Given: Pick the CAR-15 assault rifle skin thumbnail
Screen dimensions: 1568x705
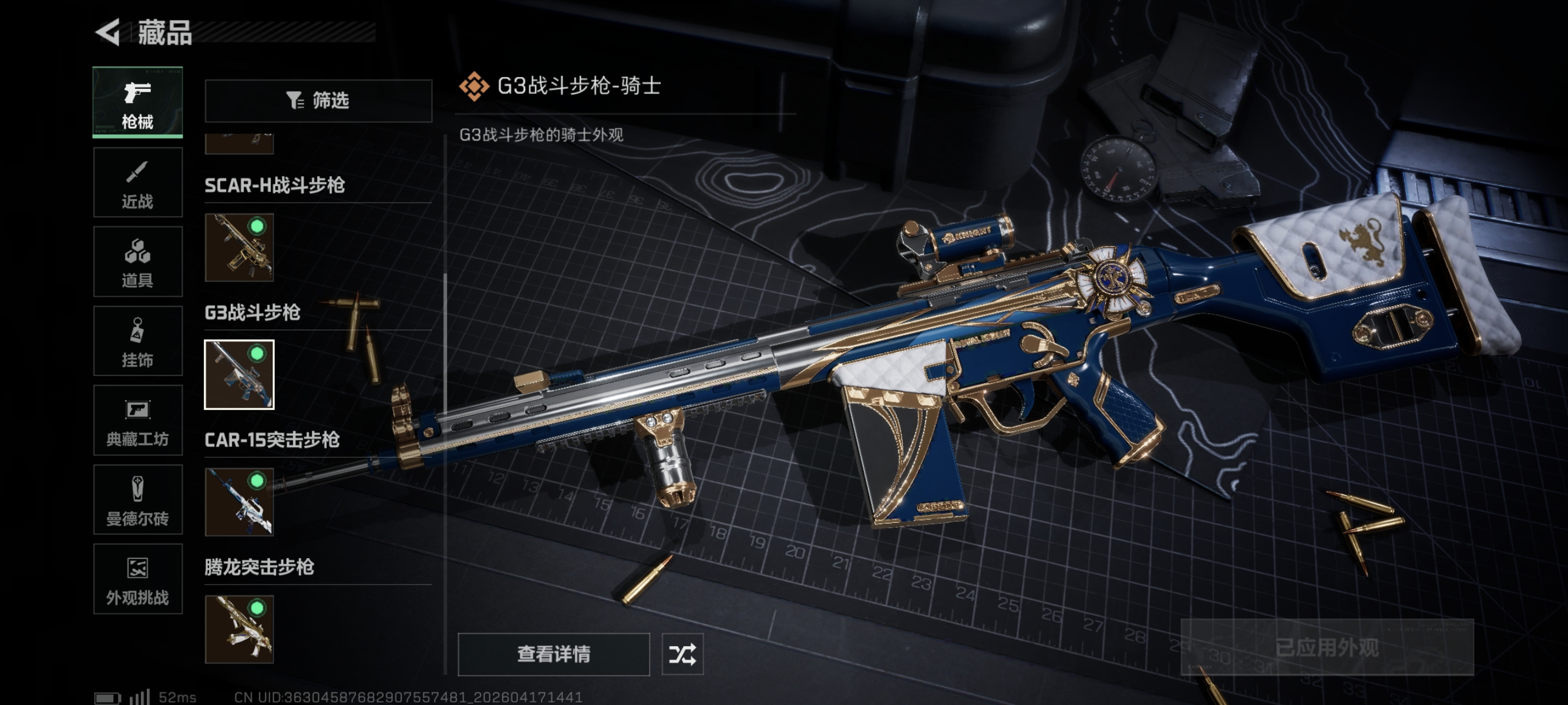Looking at the screenshot, I should (239, 502).
